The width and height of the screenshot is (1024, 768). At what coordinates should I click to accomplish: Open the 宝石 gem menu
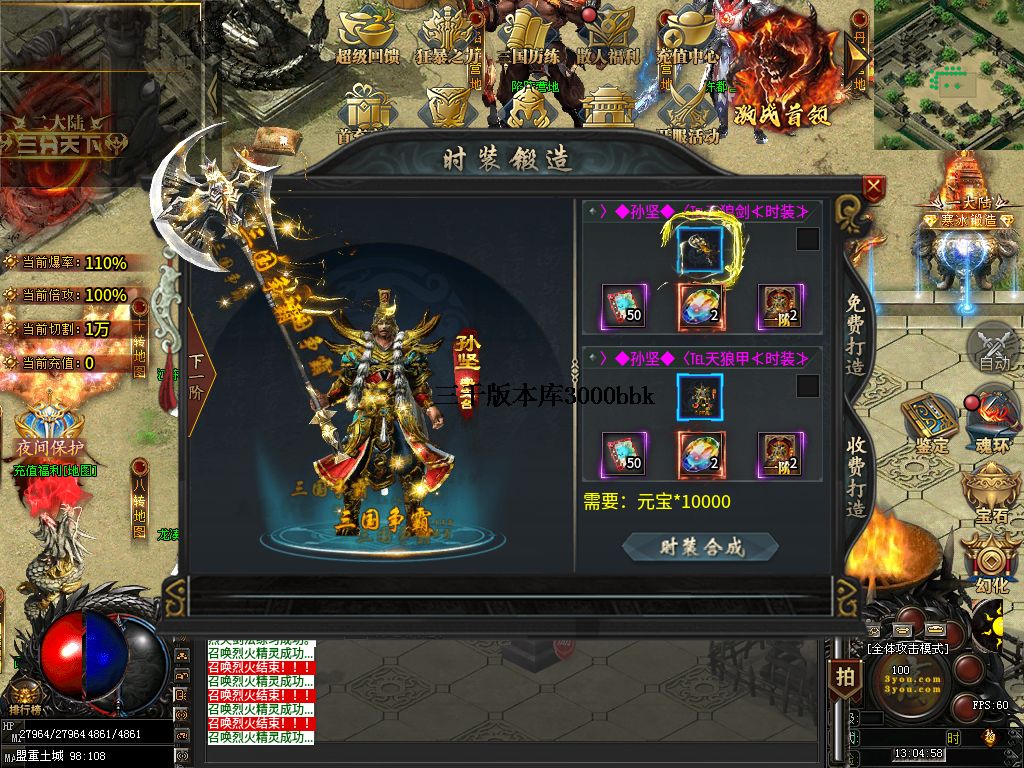[x=994, y=494]
